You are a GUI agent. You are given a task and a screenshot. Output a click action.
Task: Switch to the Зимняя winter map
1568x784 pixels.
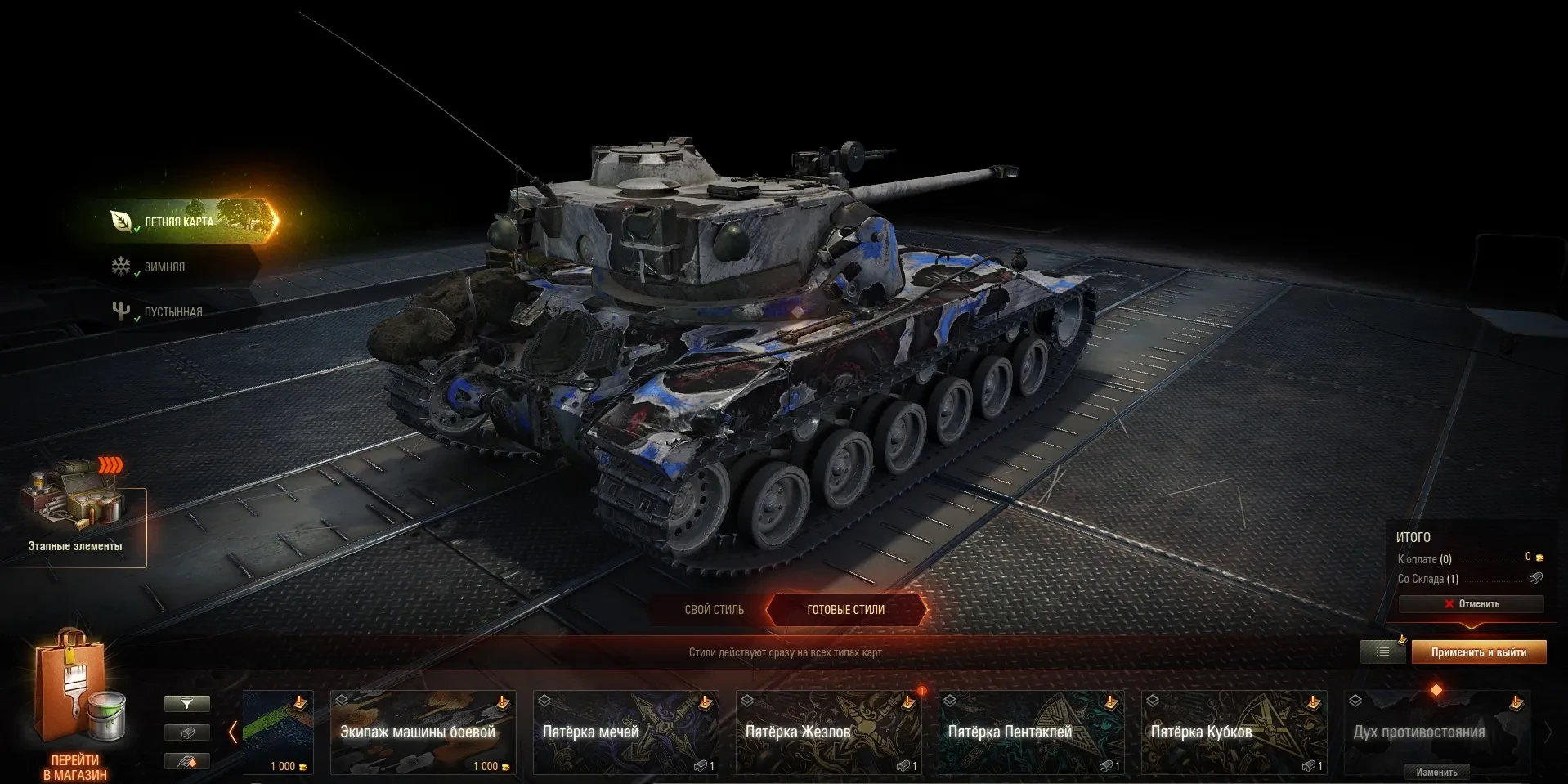click(164, 267)
